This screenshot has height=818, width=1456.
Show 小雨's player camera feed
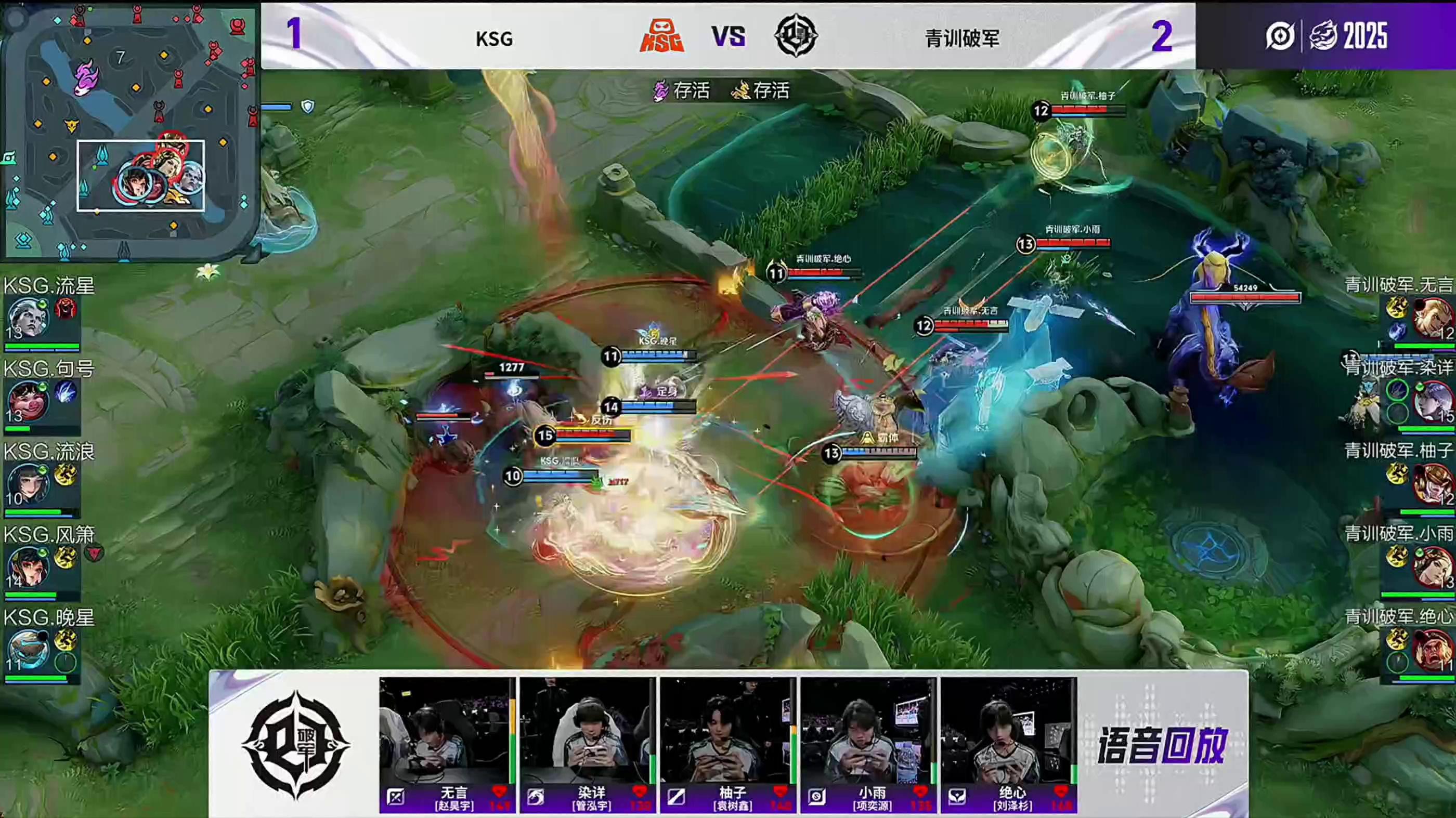pyautogui.click(x=867, y=732)
